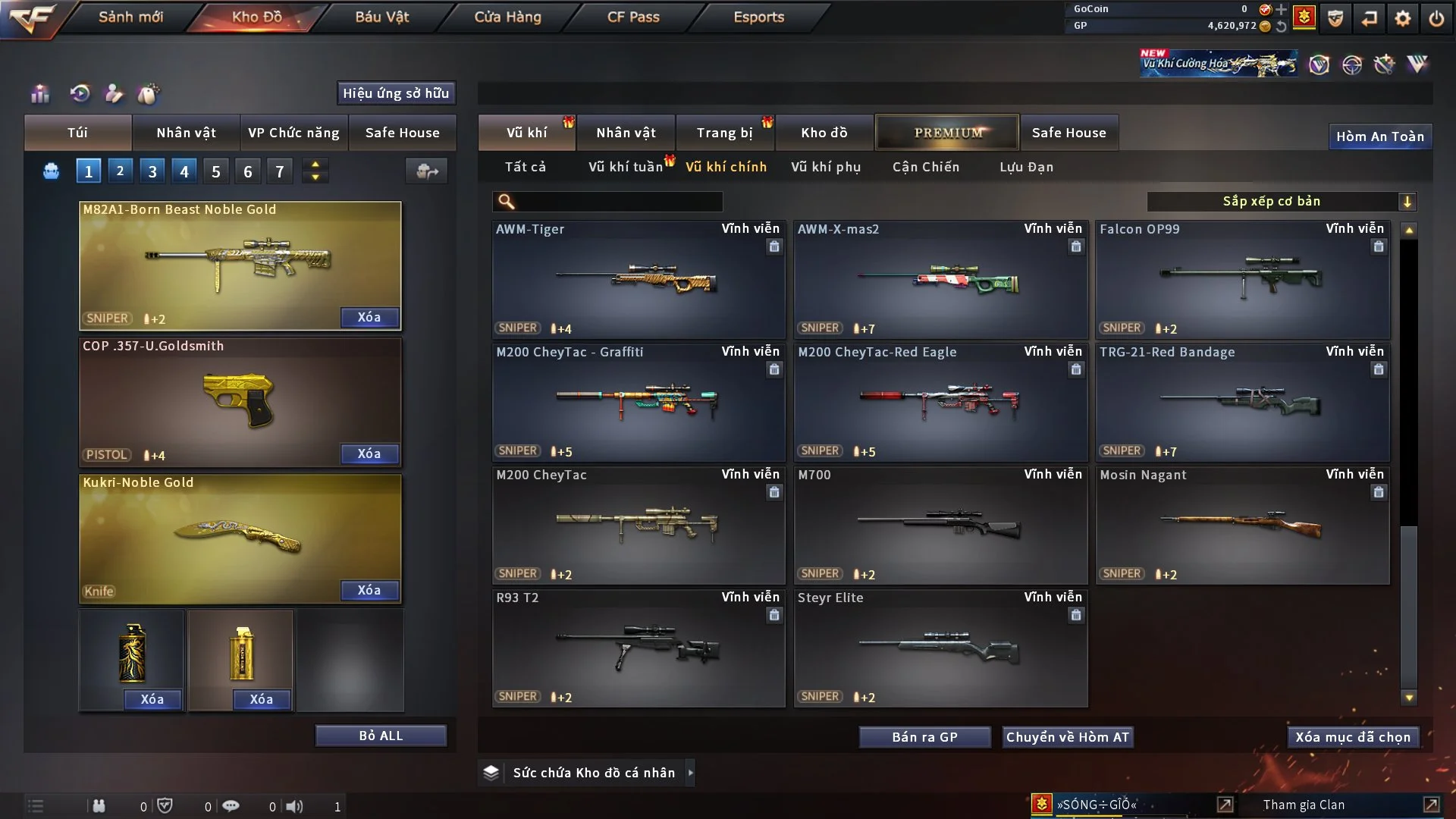1456x819 pixels.
Task: Switch to the Nhân vật inventory tab
Action: (x=626, y=133)
